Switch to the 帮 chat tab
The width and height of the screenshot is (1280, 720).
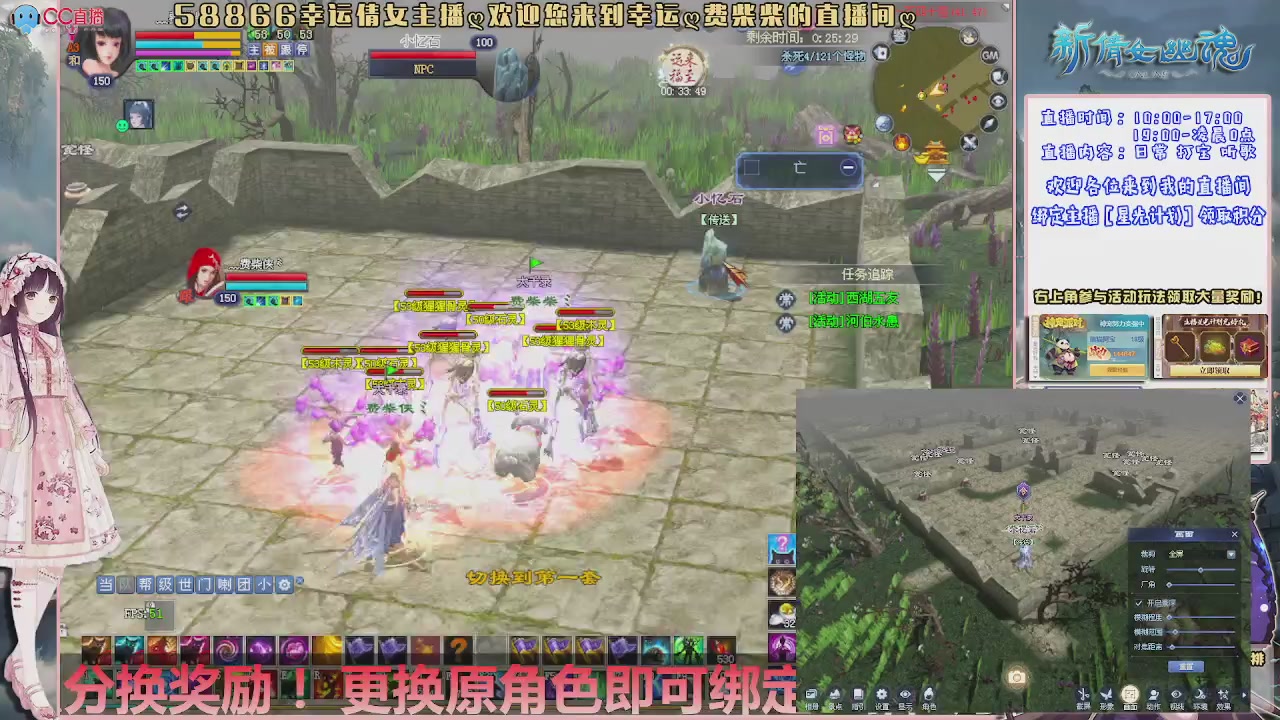pyautogui.click(x=145, y=585)
